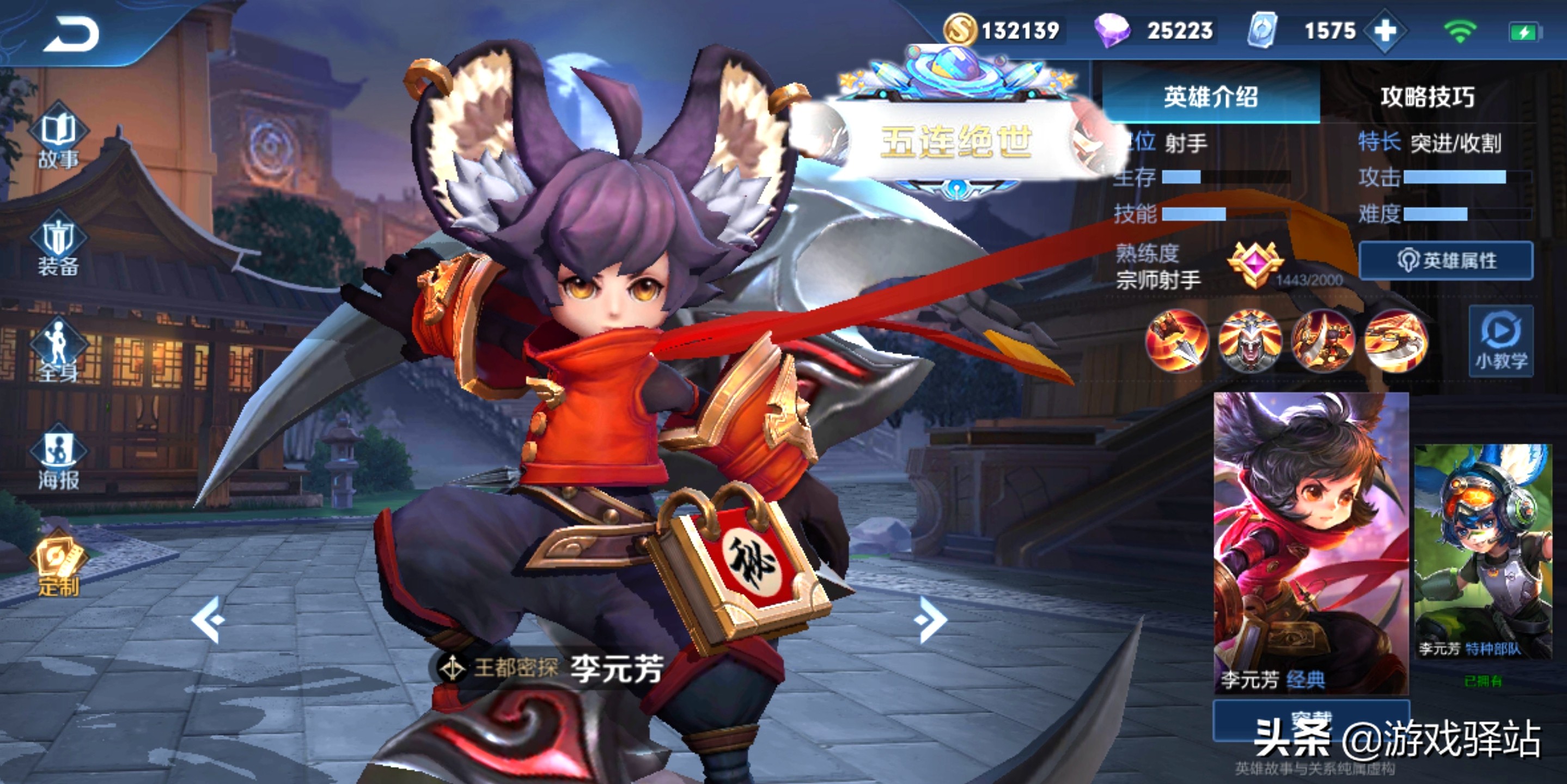Open the 定制 customization menu
This screenshot has width=1567, height=784.
[x=58, y=566]
